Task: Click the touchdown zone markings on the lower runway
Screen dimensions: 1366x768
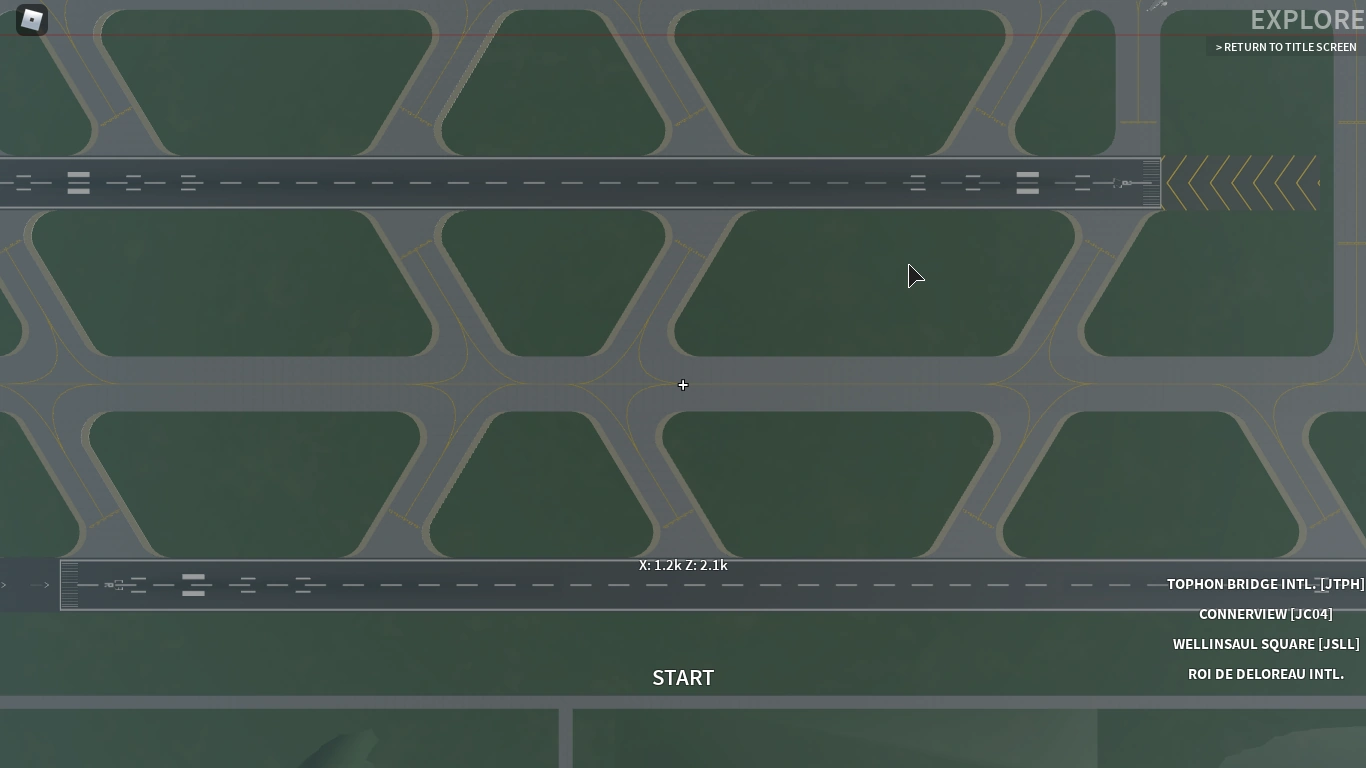Action: 246,585
